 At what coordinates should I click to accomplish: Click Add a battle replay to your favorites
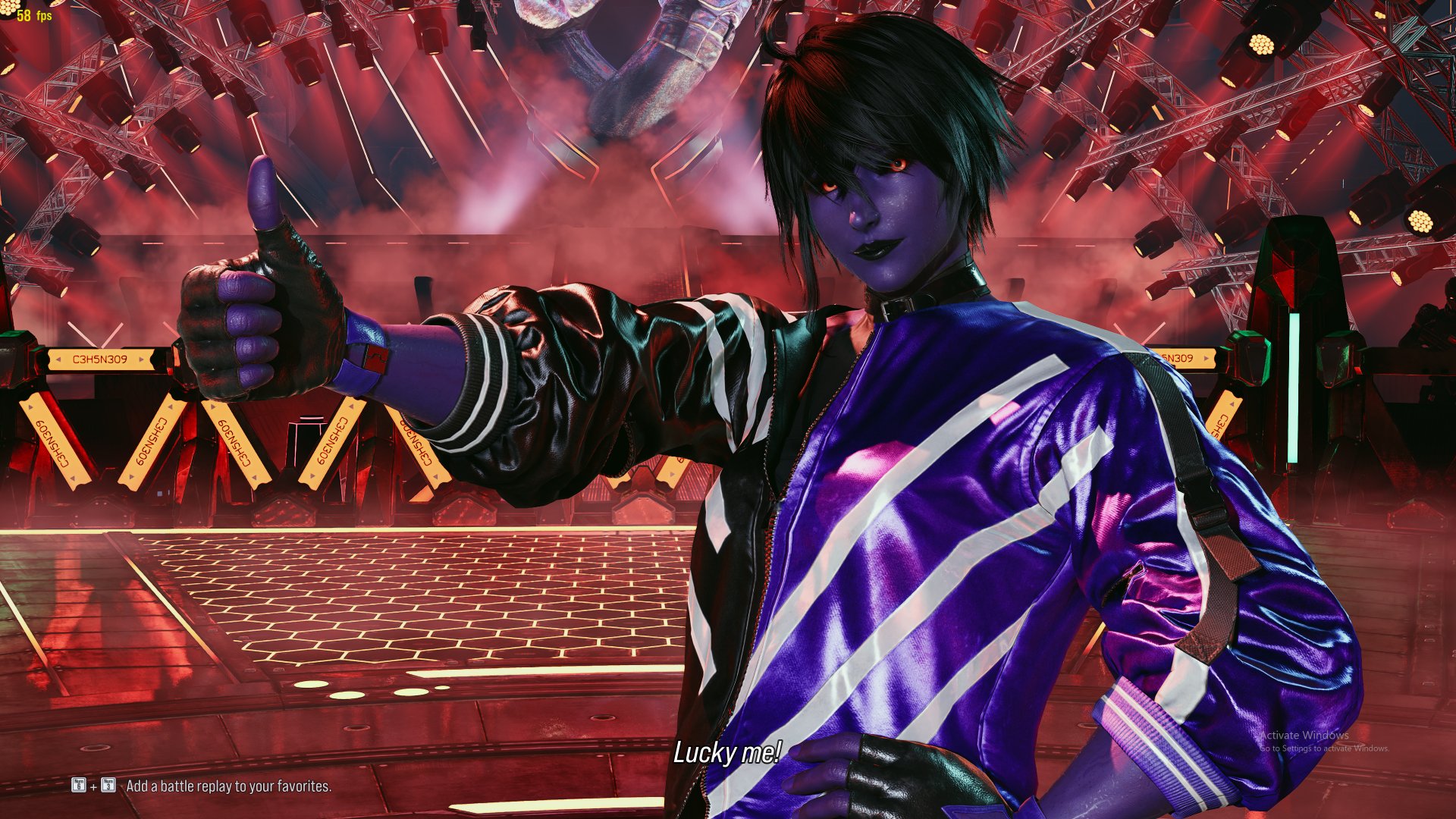[x=229, y=787]
